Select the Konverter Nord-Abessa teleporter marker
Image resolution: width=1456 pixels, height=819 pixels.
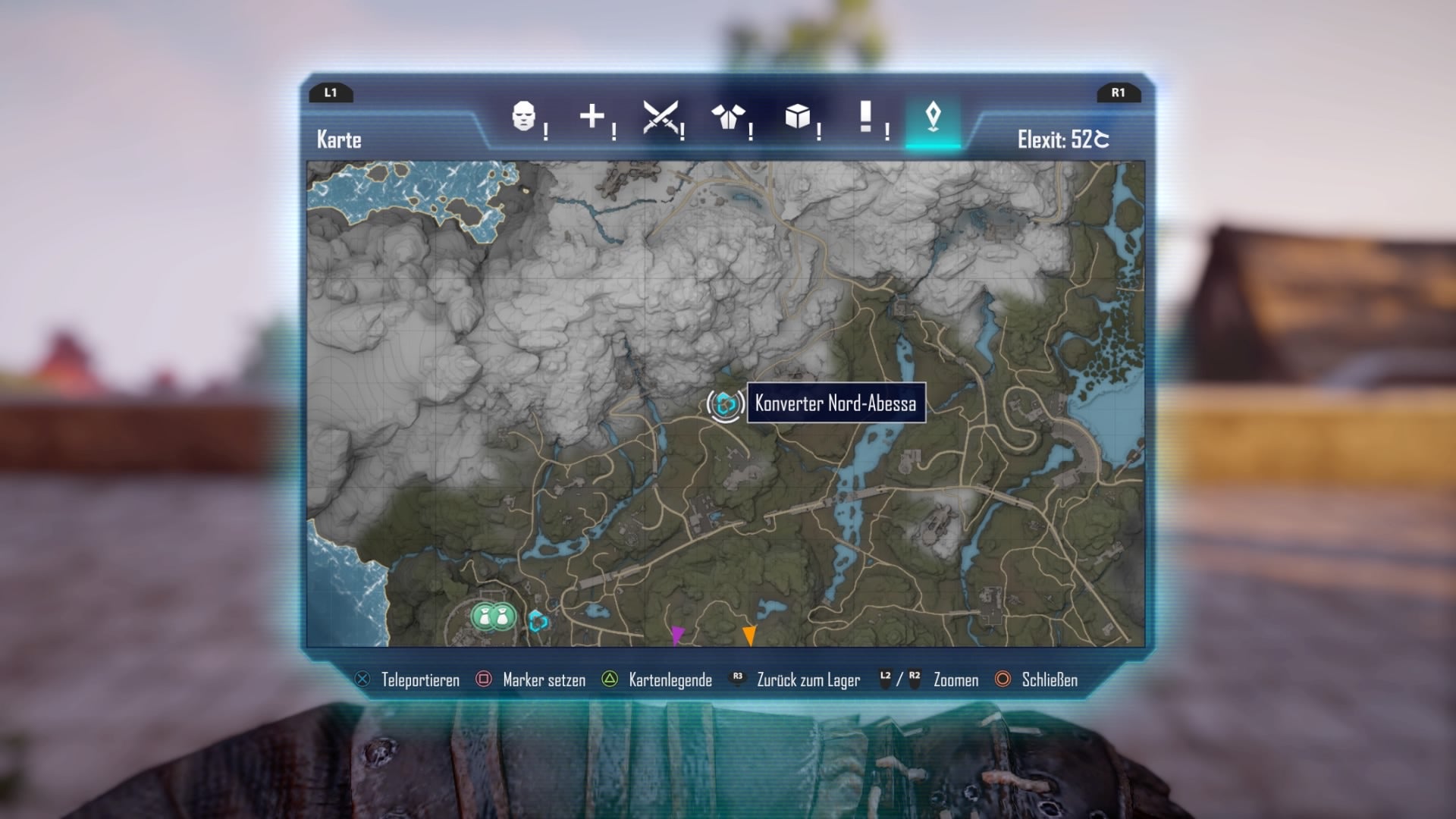(725, 404)
